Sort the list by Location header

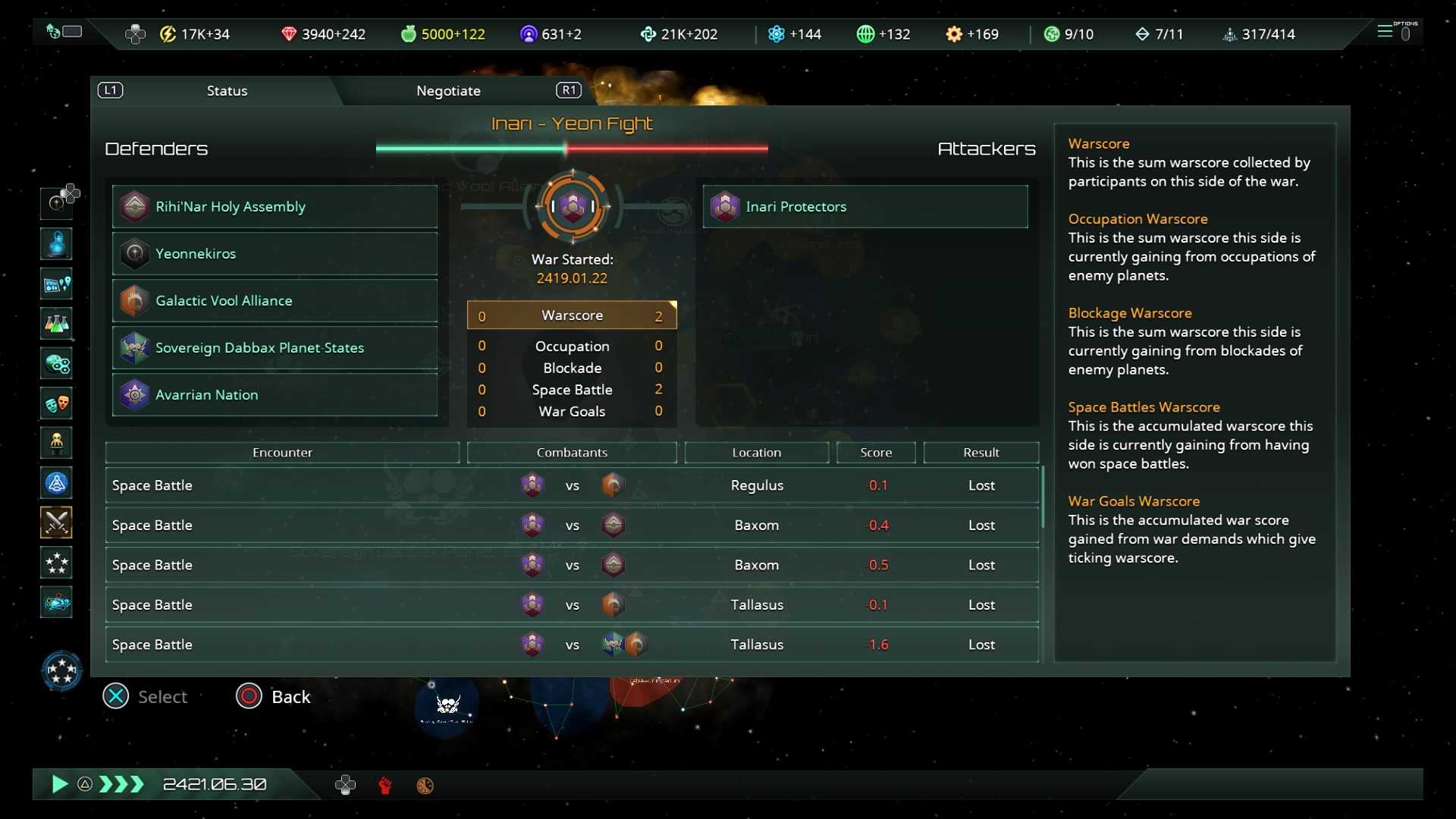pyautogui.click(x=756, y=453)
